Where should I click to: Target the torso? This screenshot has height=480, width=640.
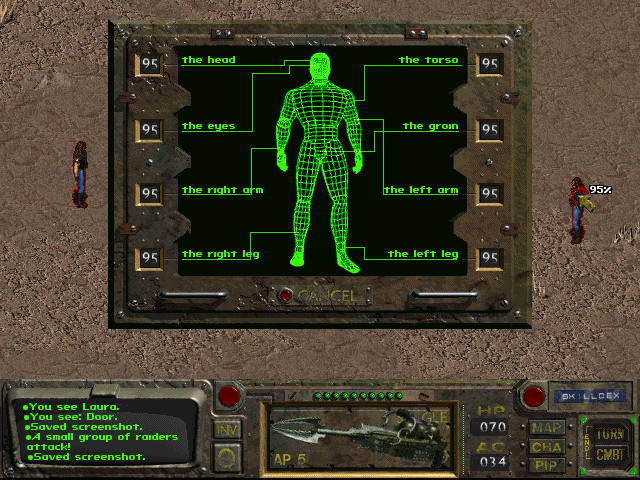point(428,61)
